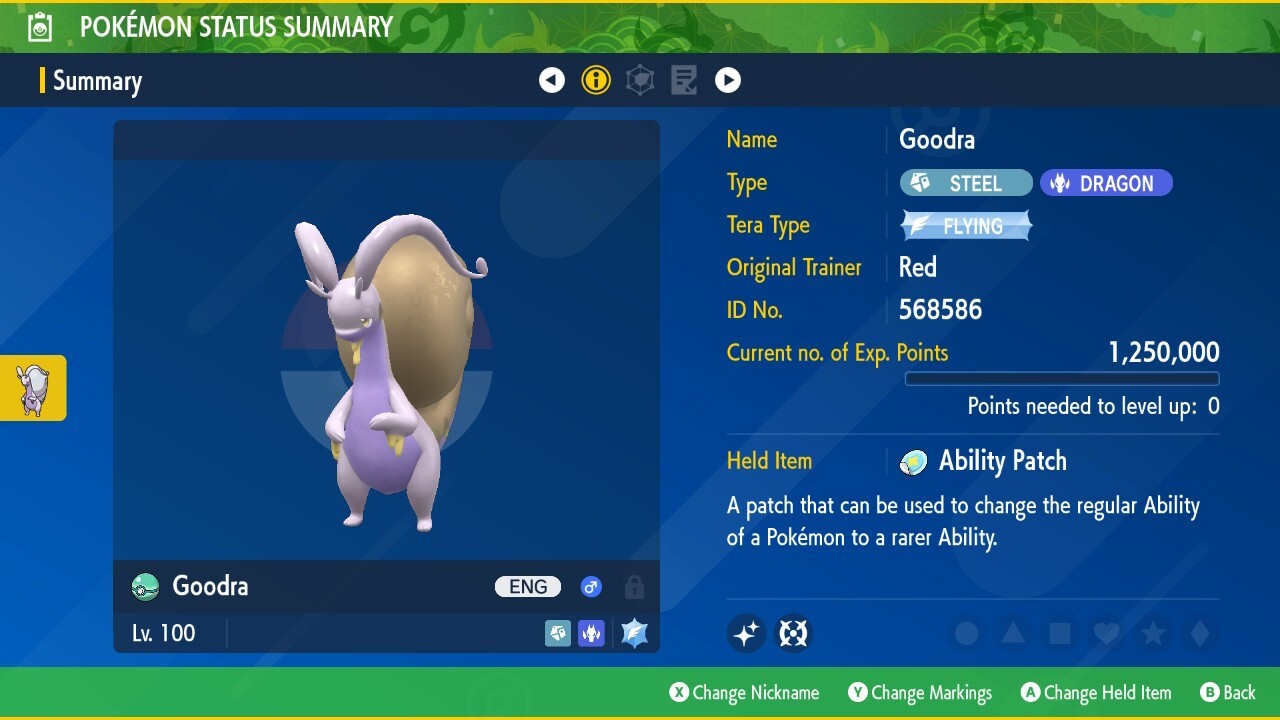This screenshot has height=720, width=1280.
Task: Click the padlock icon beside gender symbol
Action: (x=634, y=587)
